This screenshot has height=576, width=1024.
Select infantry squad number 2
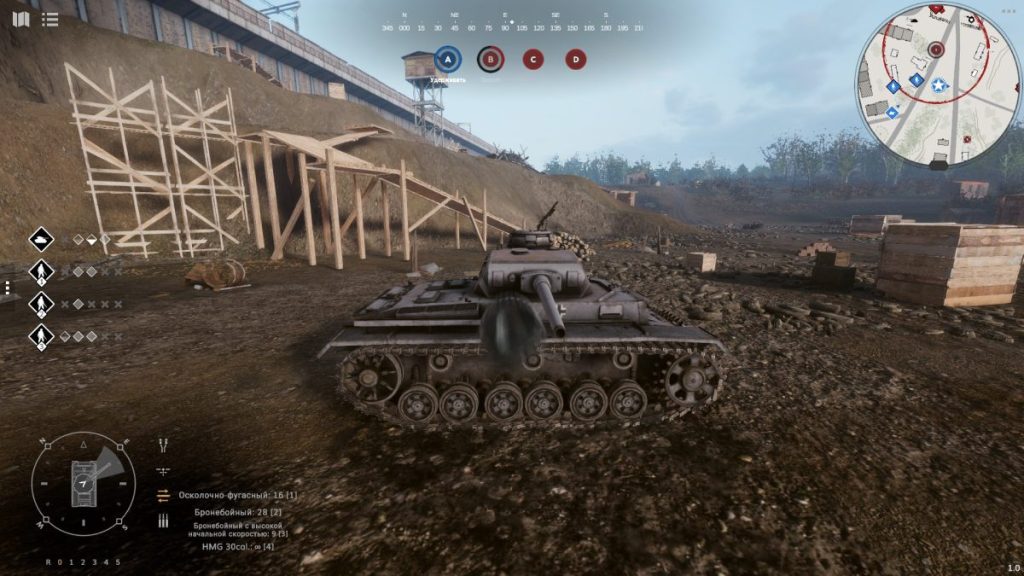[x=41, y=303]
